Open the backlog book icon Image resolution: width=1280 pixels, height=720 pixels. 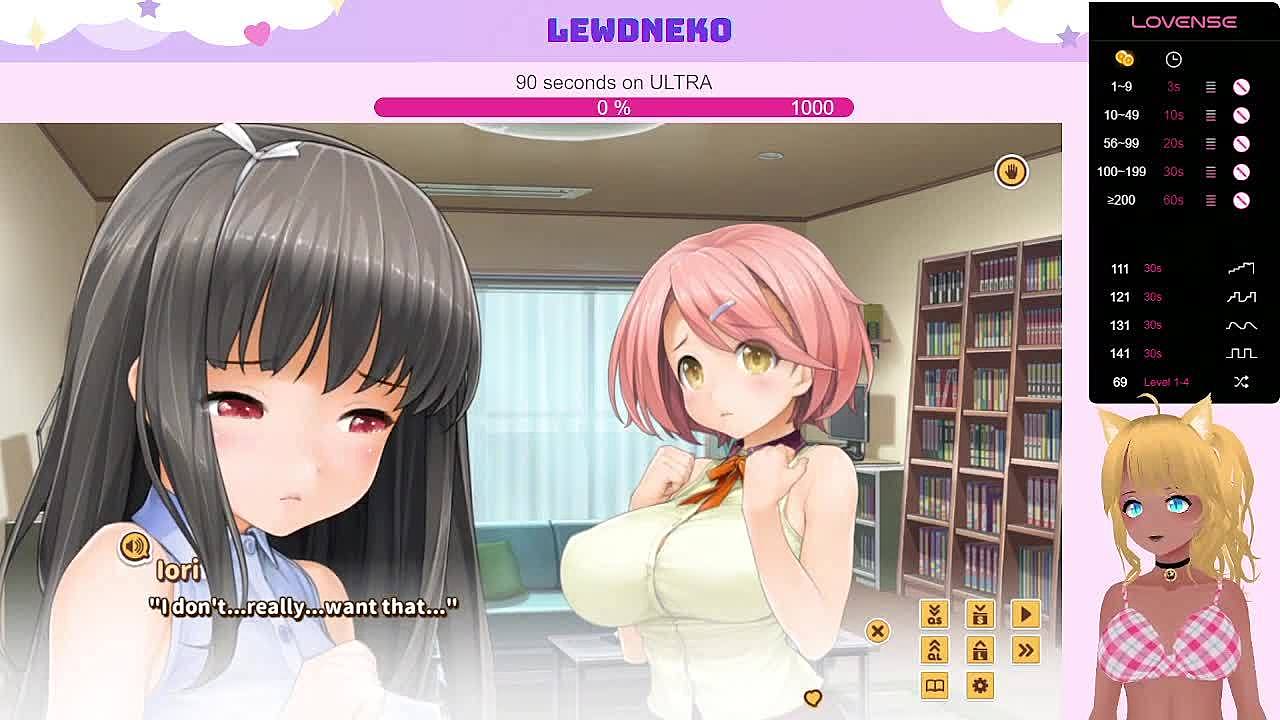[x=934, y=686]
